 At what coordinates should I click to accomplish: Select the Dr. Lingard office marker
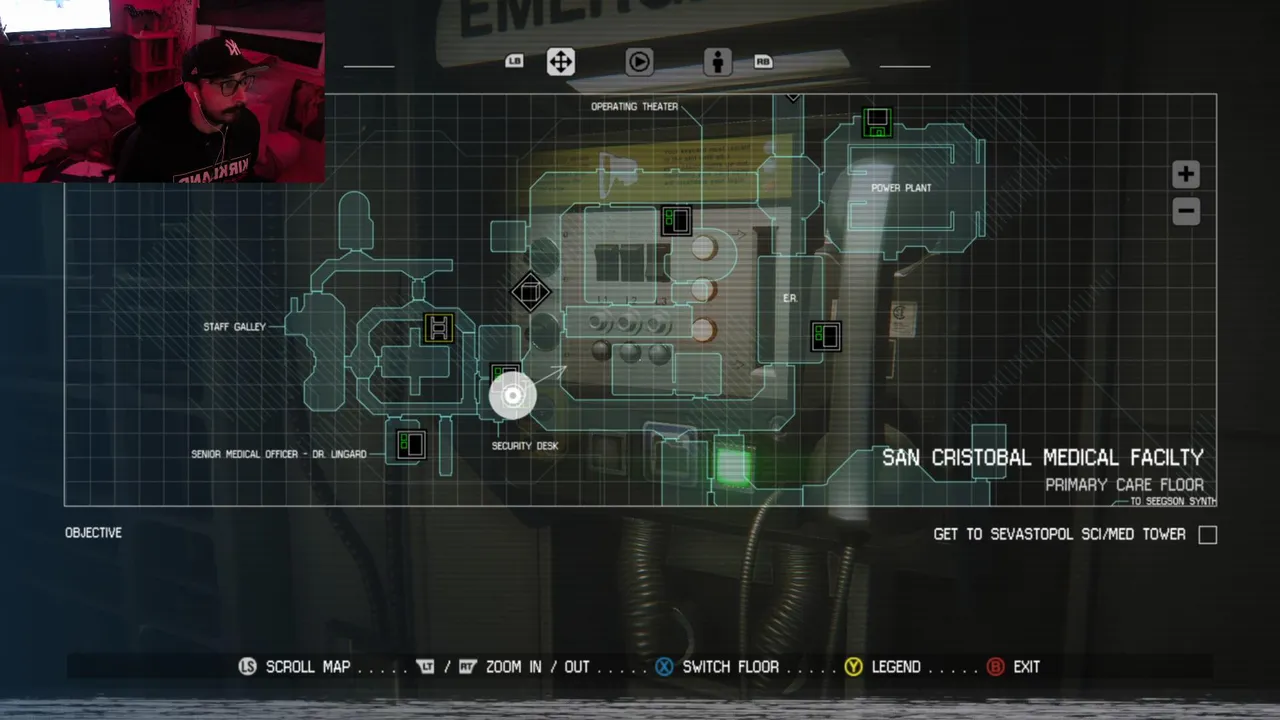coord(410,443)
